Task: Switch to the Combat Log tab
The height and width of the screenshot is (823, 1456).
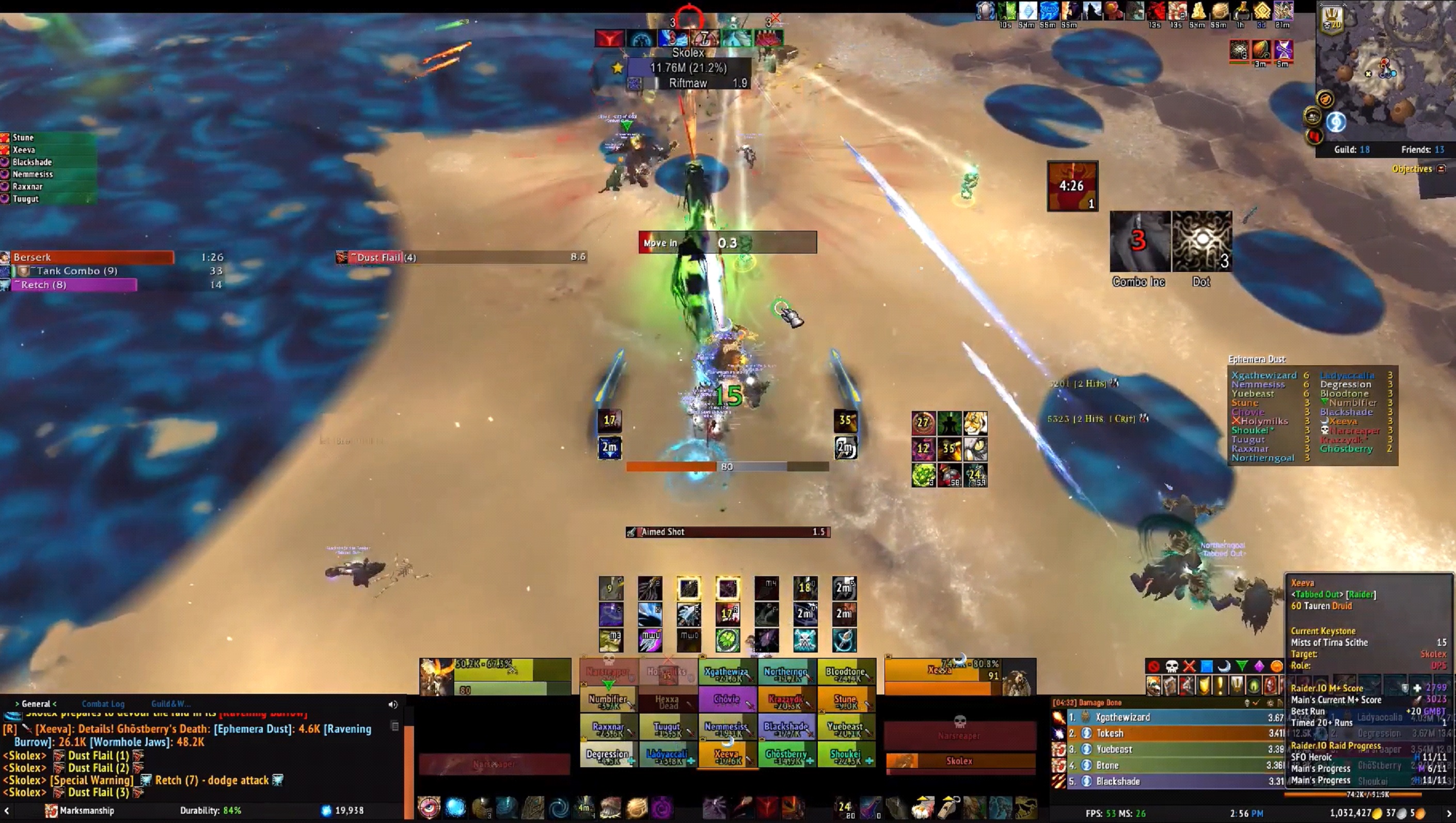Action: click(103, 704)
